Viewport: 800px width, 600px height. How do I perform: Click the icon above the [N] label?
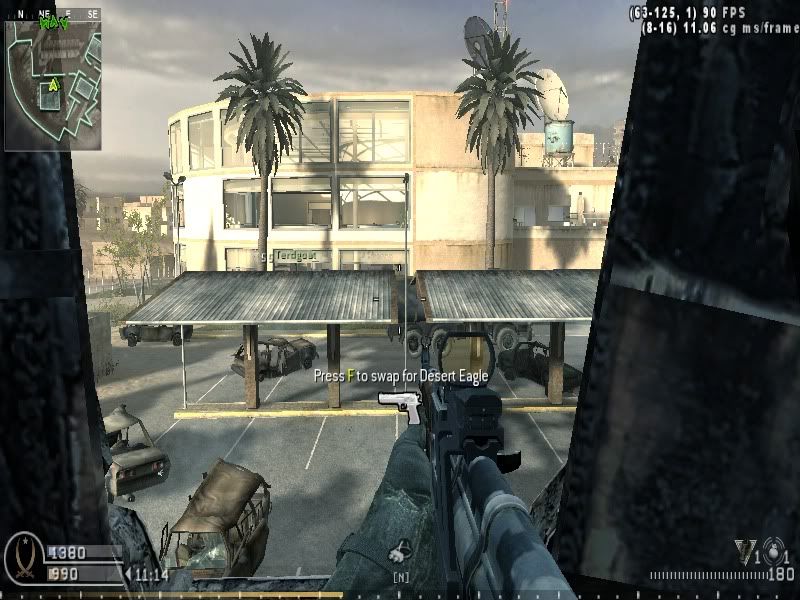(401, 549)
